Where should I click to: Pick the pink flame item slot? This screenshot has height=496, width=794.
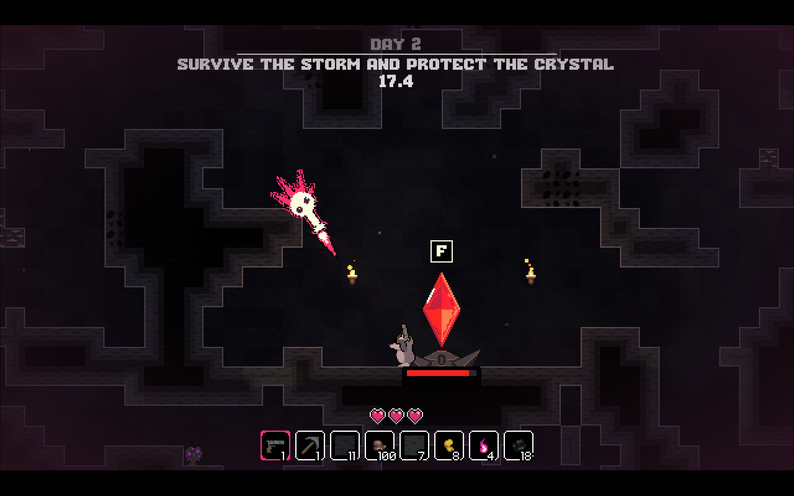coord(484,445)
